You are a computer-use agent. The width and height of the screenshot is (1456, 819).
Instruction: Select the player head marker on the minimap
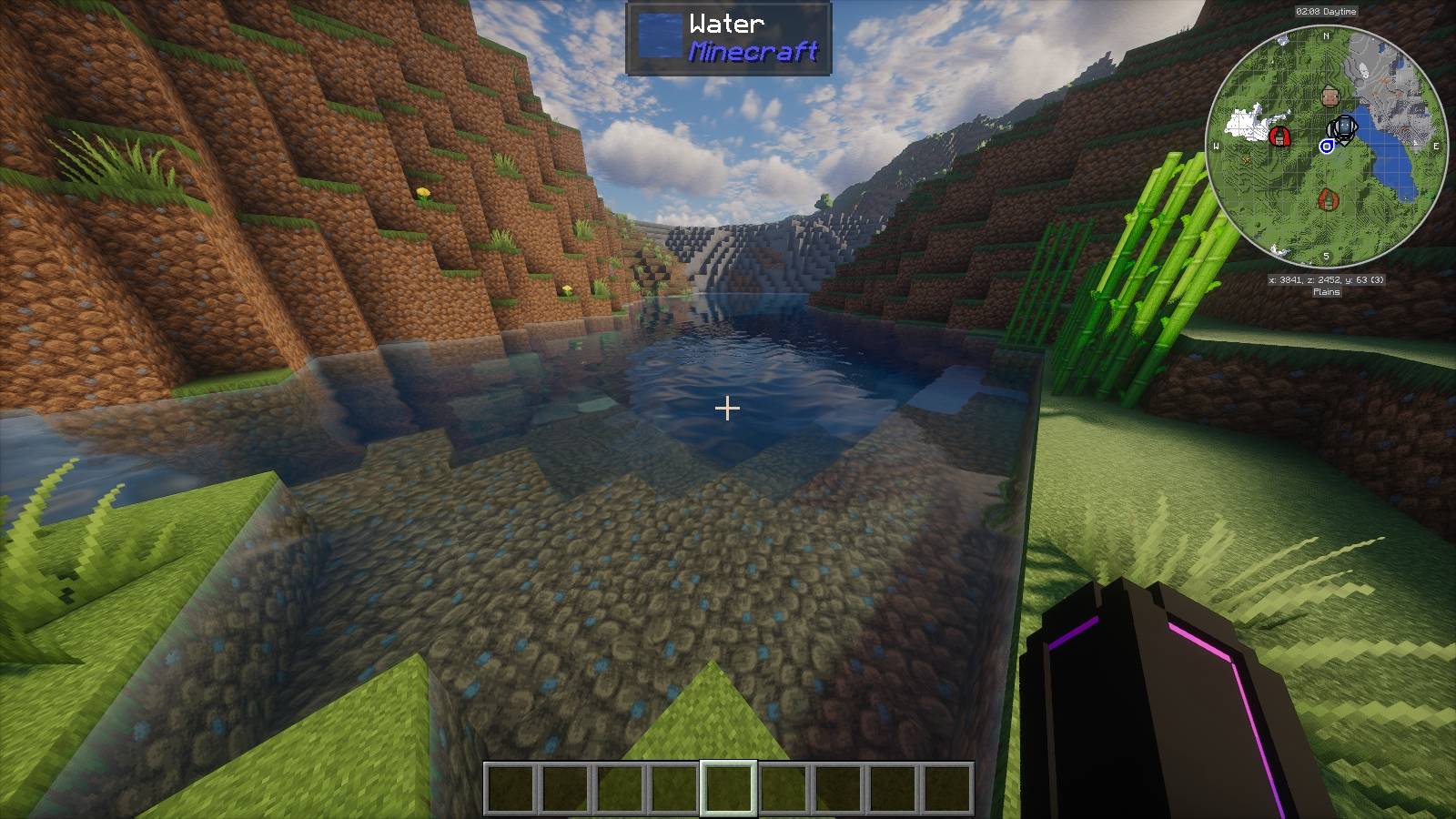(x=1330, y=96)
